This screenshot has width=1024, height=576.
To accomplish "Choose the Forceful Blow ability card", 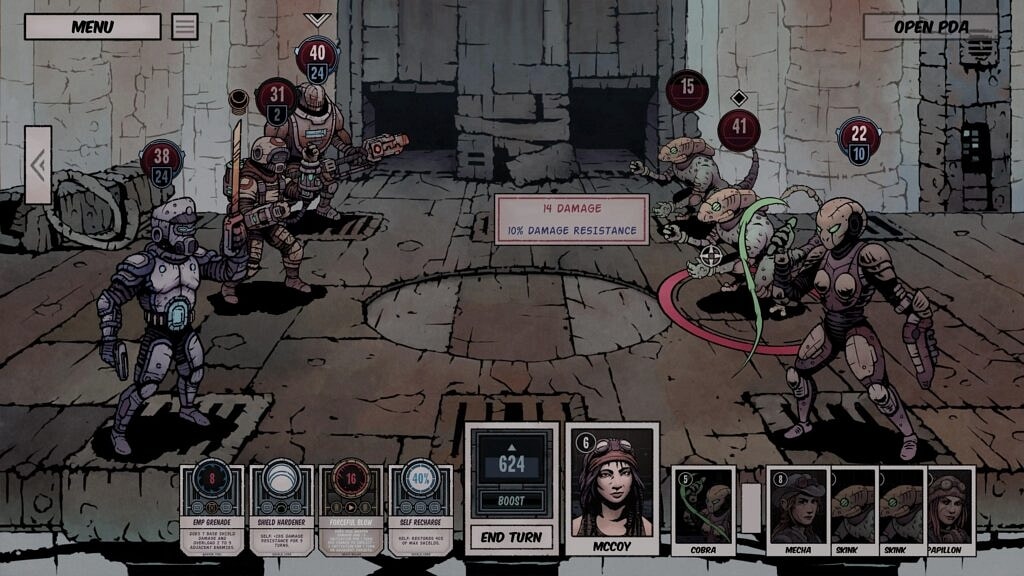I will coord(351,509).
